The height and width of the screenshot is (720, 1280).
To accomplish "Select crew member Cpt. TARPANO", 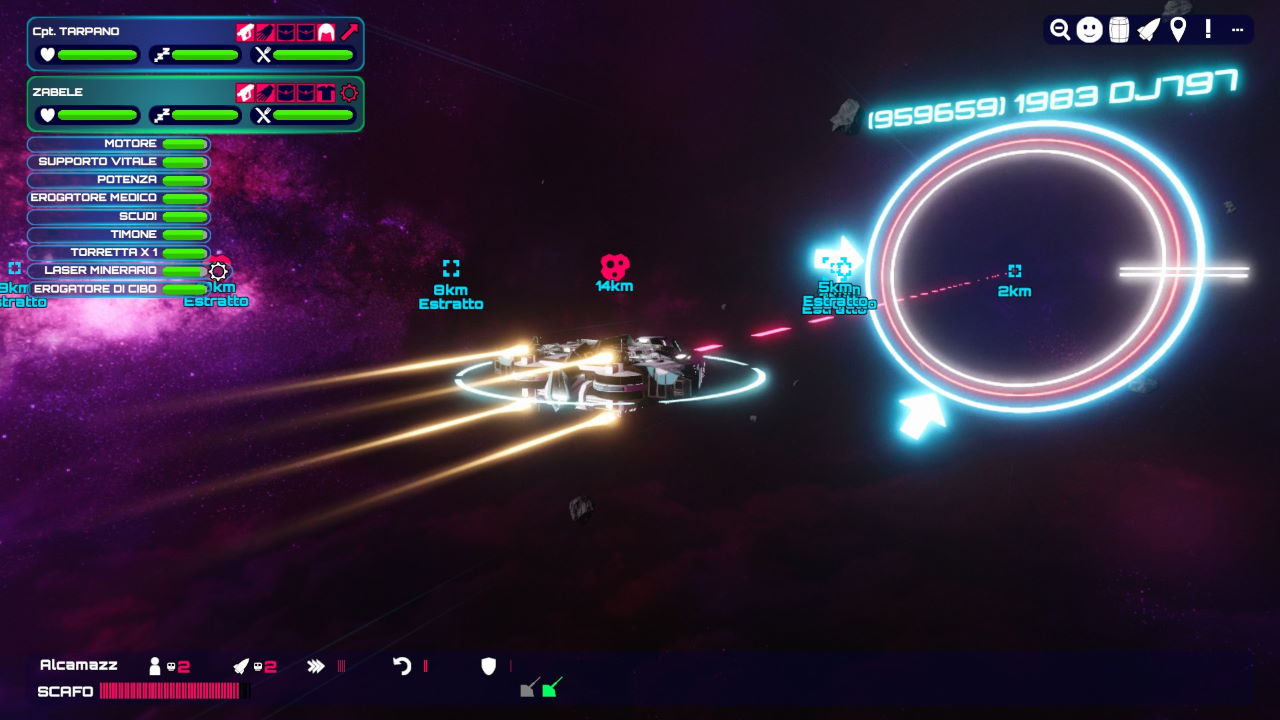I will click(76, 31).
